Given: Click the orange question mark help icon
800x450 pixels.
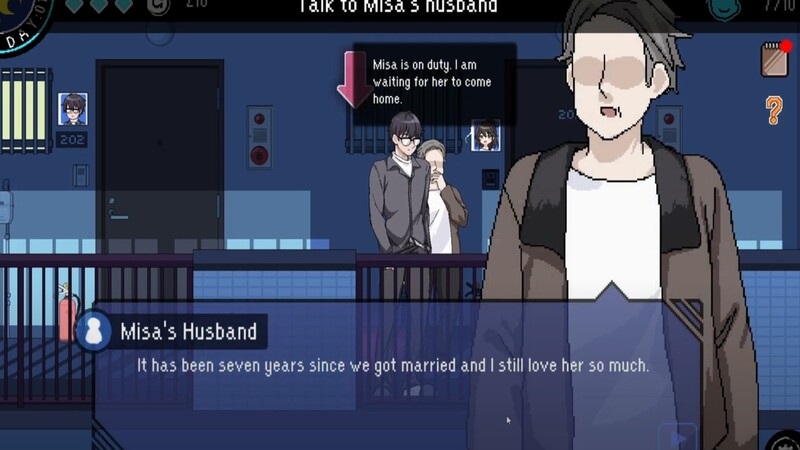Looking at the screenshot, I should [x=774, y=110].
